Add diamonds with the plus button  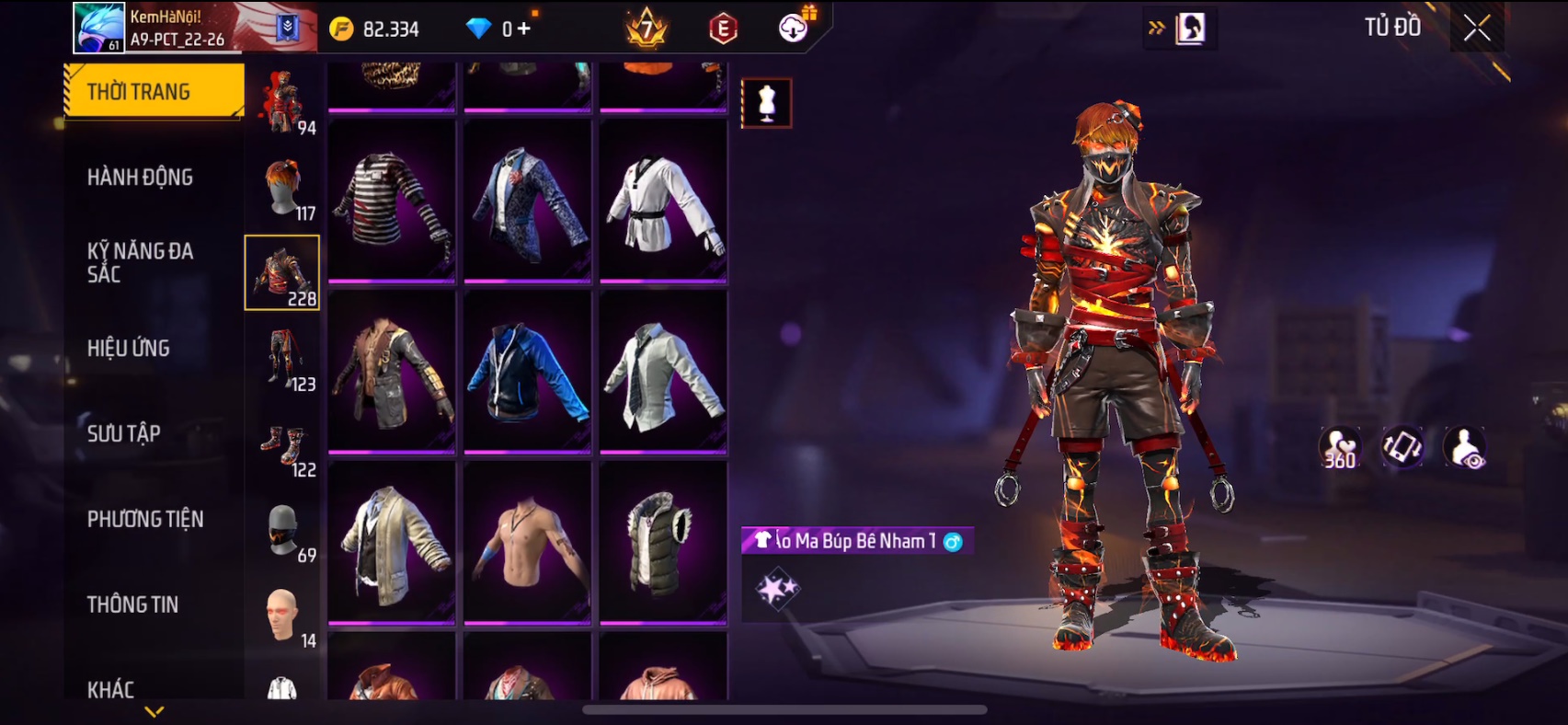(x=524, y=29)
